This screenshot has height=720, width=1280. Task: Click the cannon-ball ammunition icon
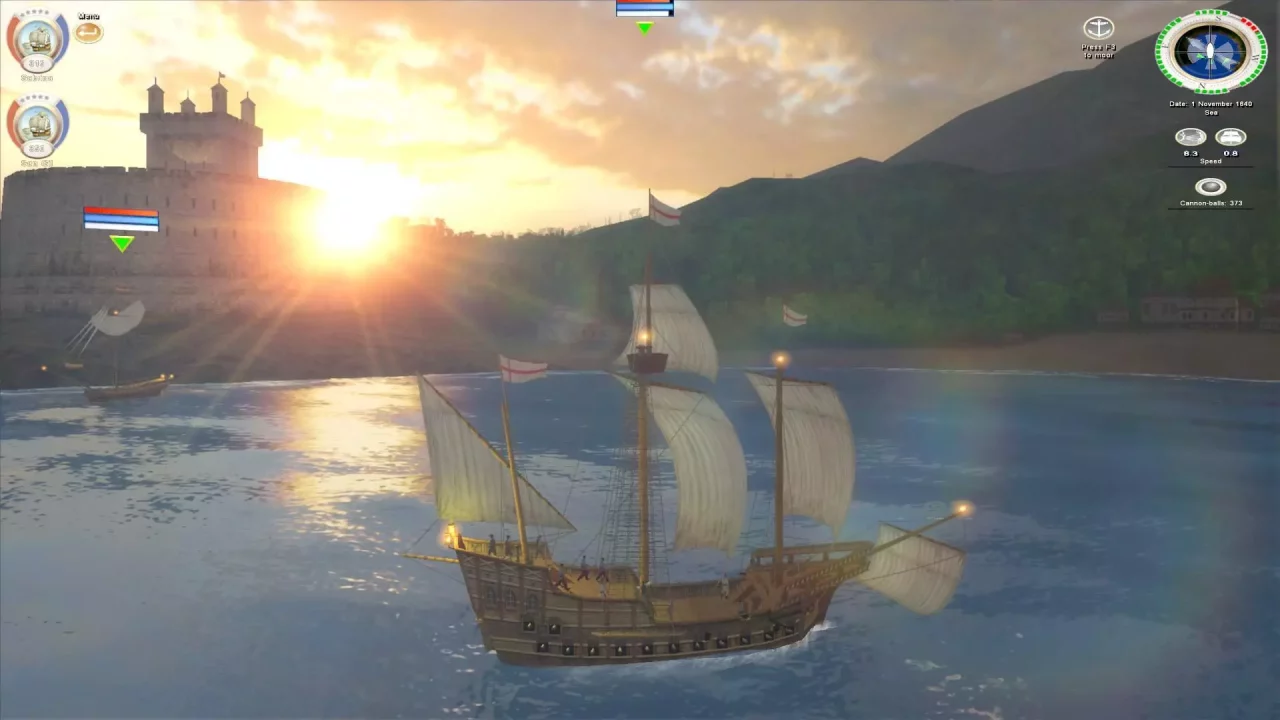pyautogui.click(x=1210, y=186)
